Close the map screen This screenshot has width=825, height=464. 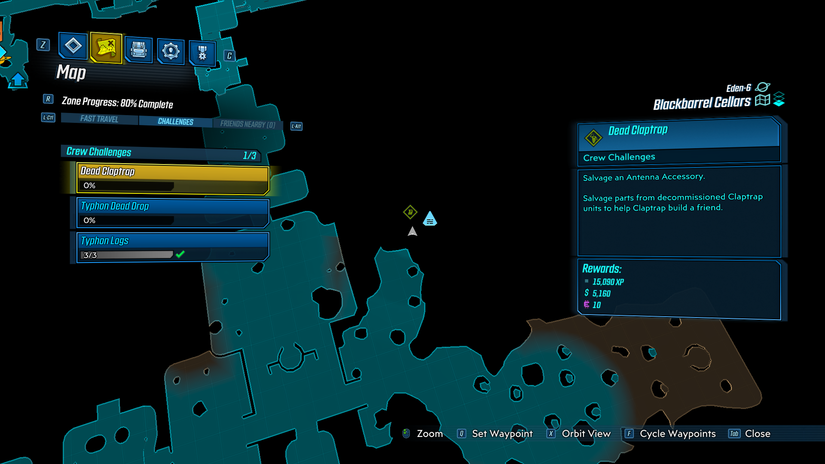pos(756,434)
